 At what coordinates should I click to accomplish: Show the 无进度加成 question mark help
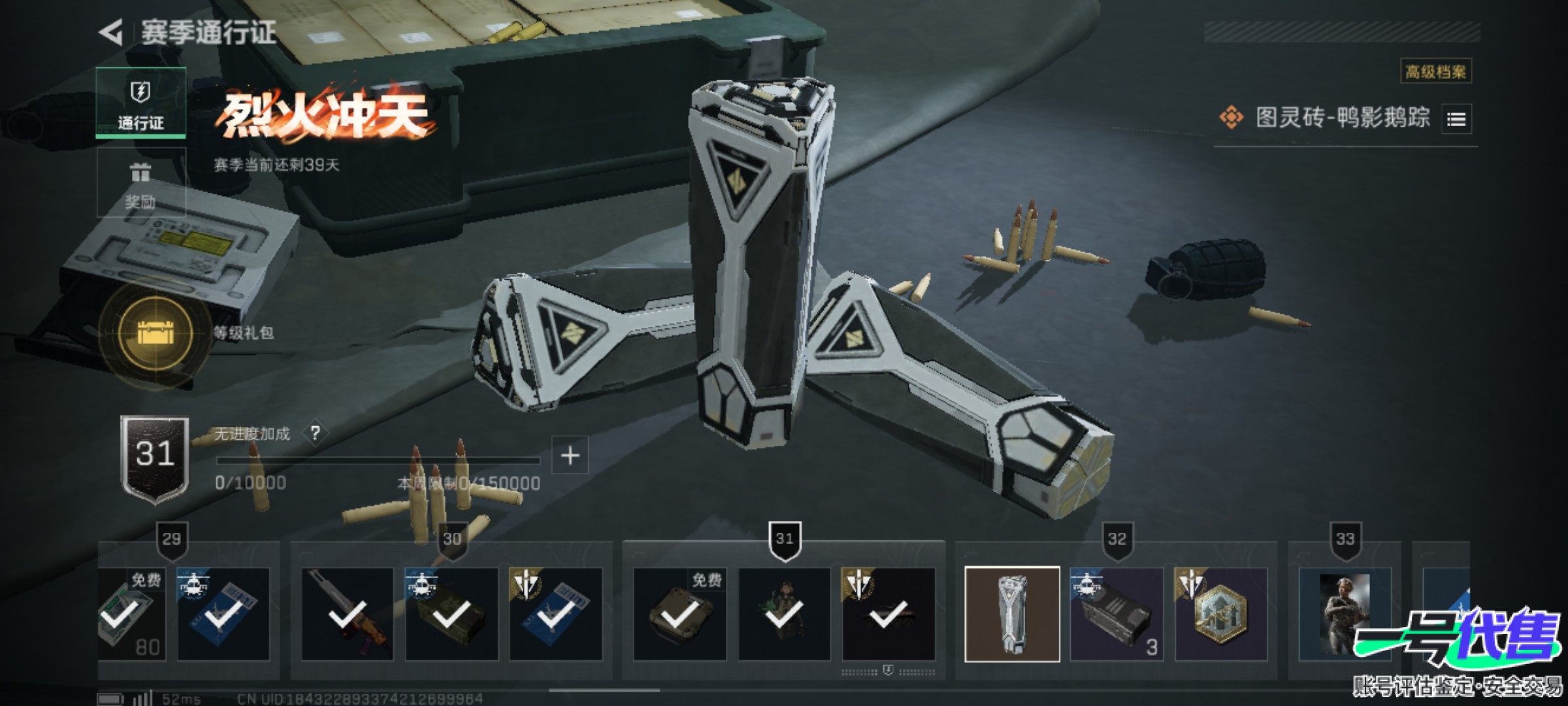(x=316, y=433)
